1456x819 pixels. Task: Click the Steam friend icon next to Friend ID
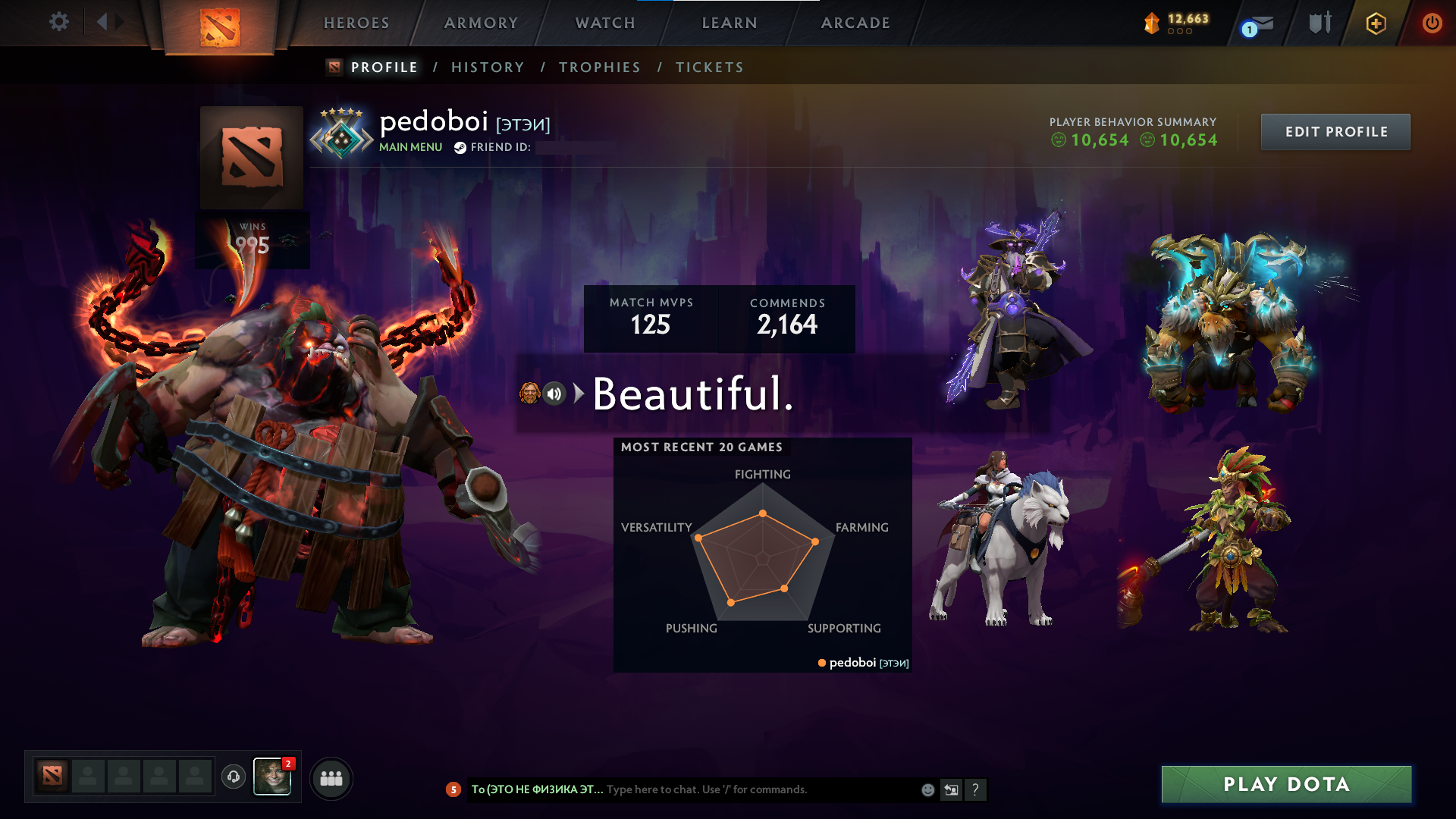pyautogui.click(x=459, y=149)
